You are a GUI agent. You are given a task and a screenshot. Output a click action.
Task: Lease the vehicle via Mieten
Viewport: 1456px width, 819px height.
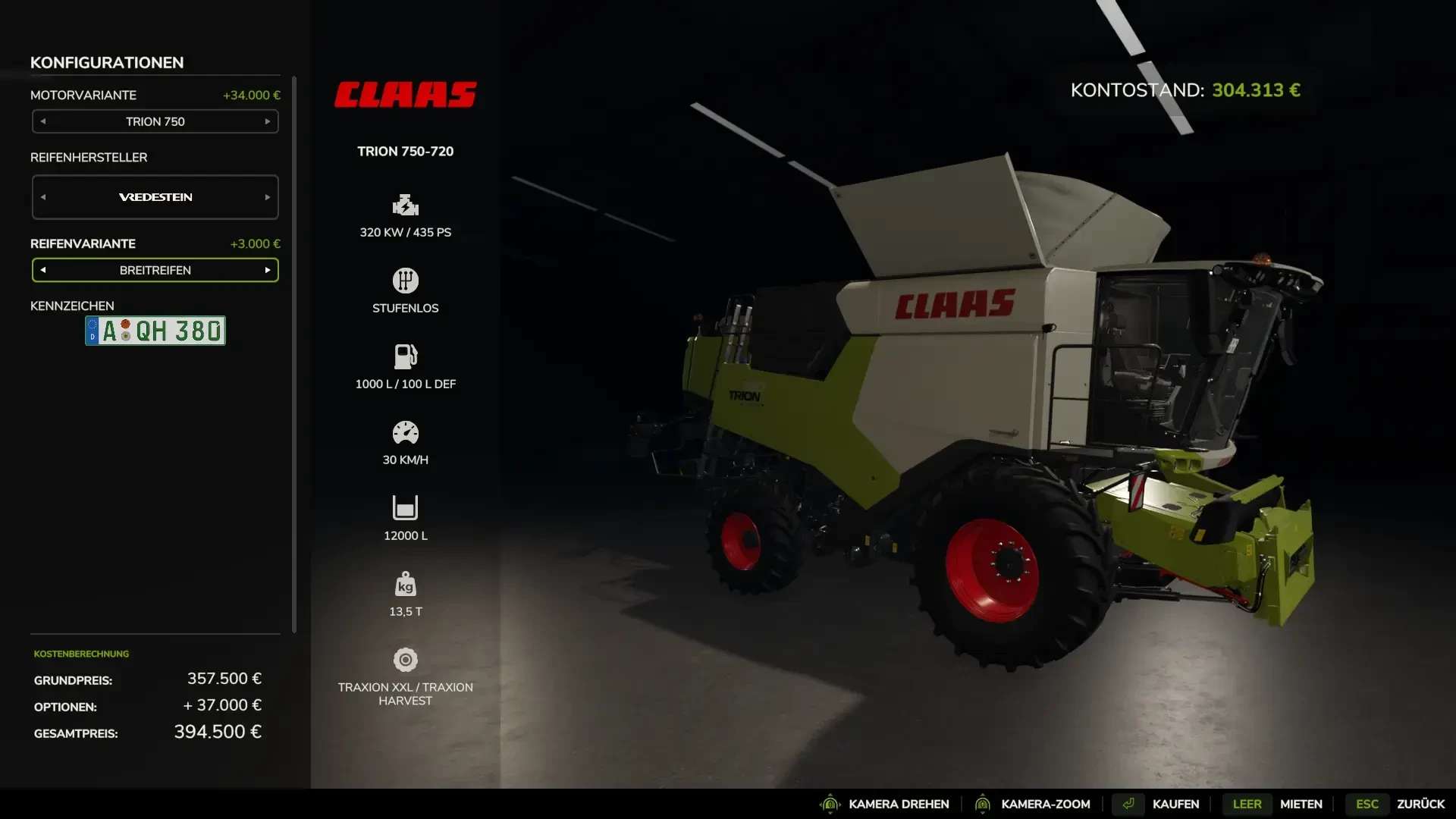(x=1301, y=804)
